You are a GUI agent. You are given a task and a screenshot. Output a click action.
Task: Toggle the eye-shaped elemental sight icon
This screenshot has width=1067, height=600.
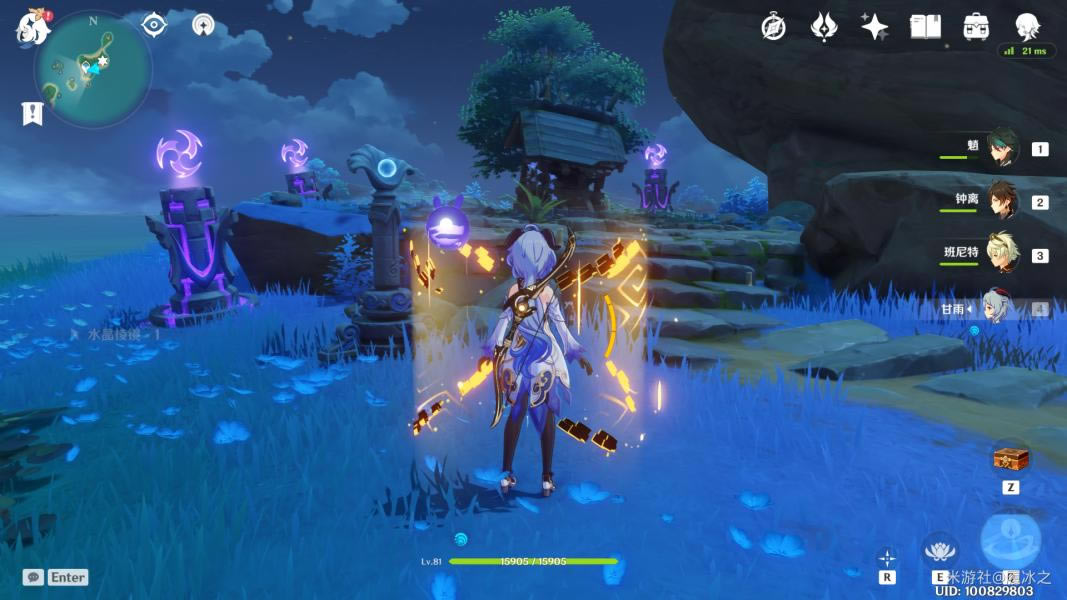154,24
